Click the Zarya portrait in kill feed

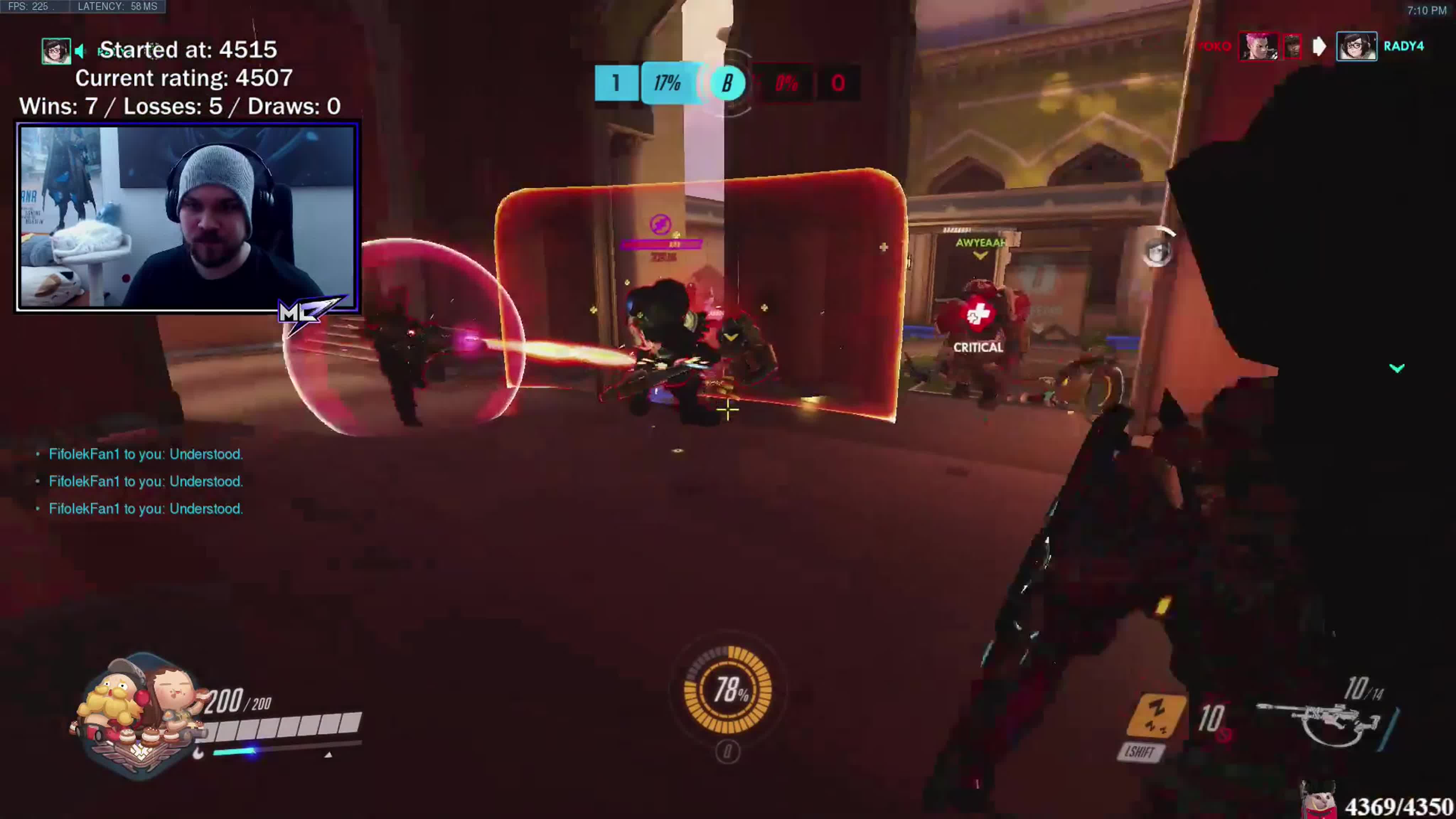1258,46
